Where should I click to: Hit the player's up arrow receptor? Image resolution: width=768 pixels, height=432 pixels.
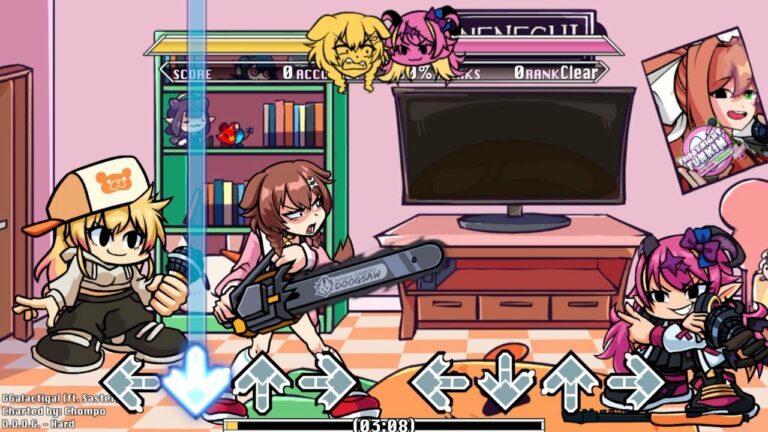(570, 381)
